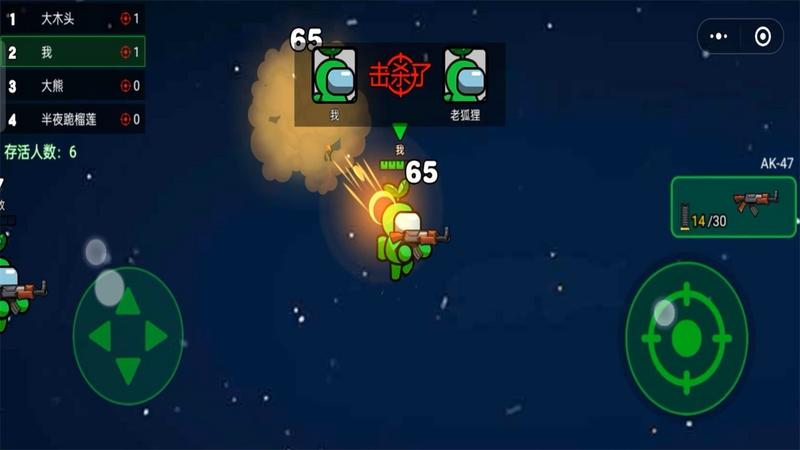Select the 我 row in the leaderboard

pyautogui.click(x=72, y=52)
